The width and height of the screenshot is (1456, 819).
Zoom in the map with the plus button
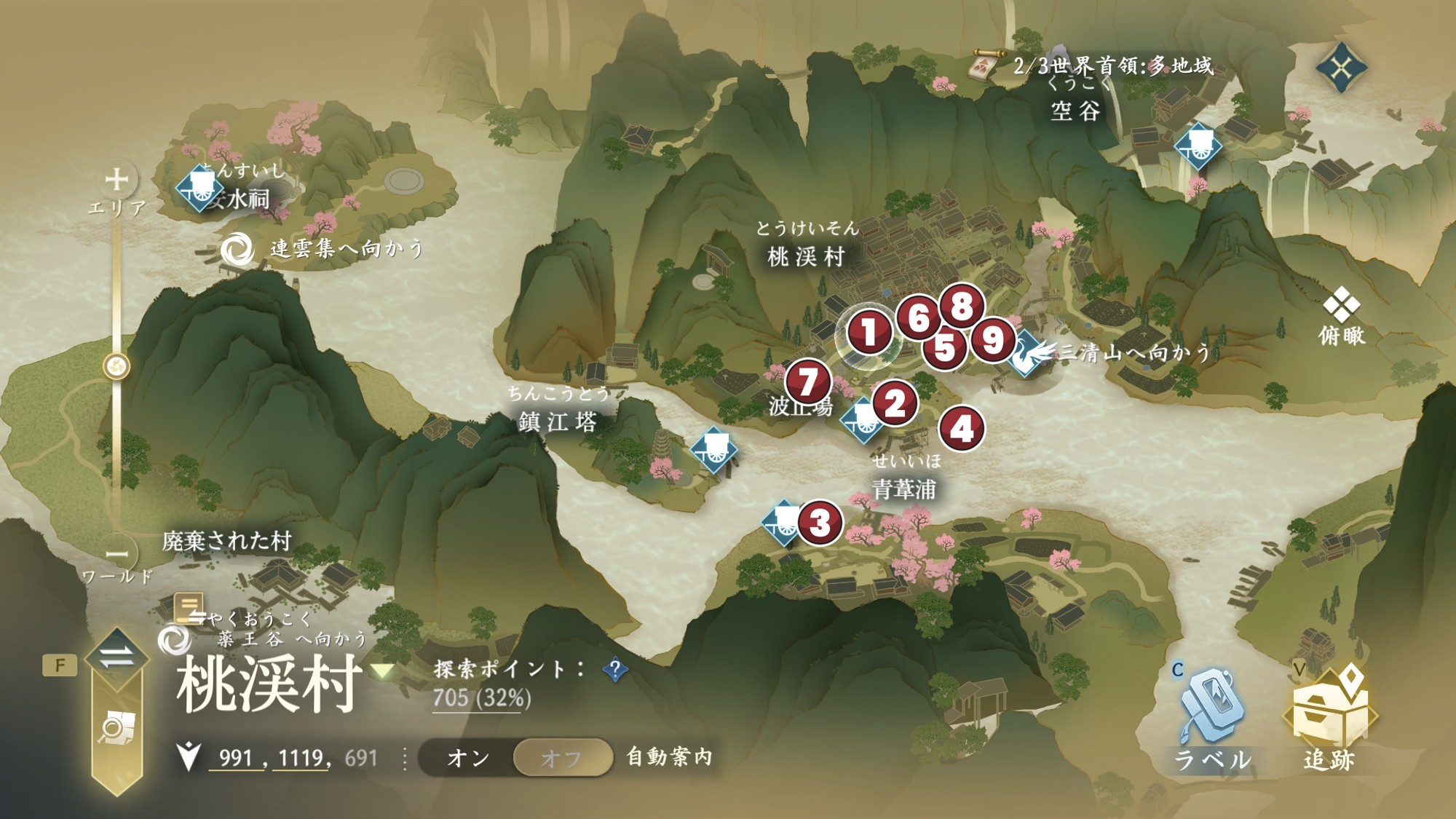(116, 179)
